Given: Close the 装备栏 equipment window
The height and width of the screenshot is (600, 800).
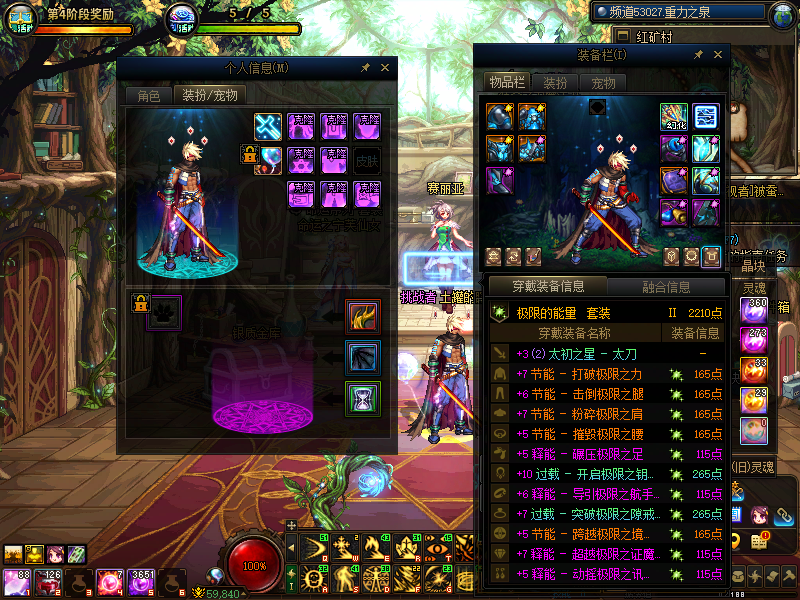Looking at the screenshot, I should pyautogui.click(x=716, y=55).
